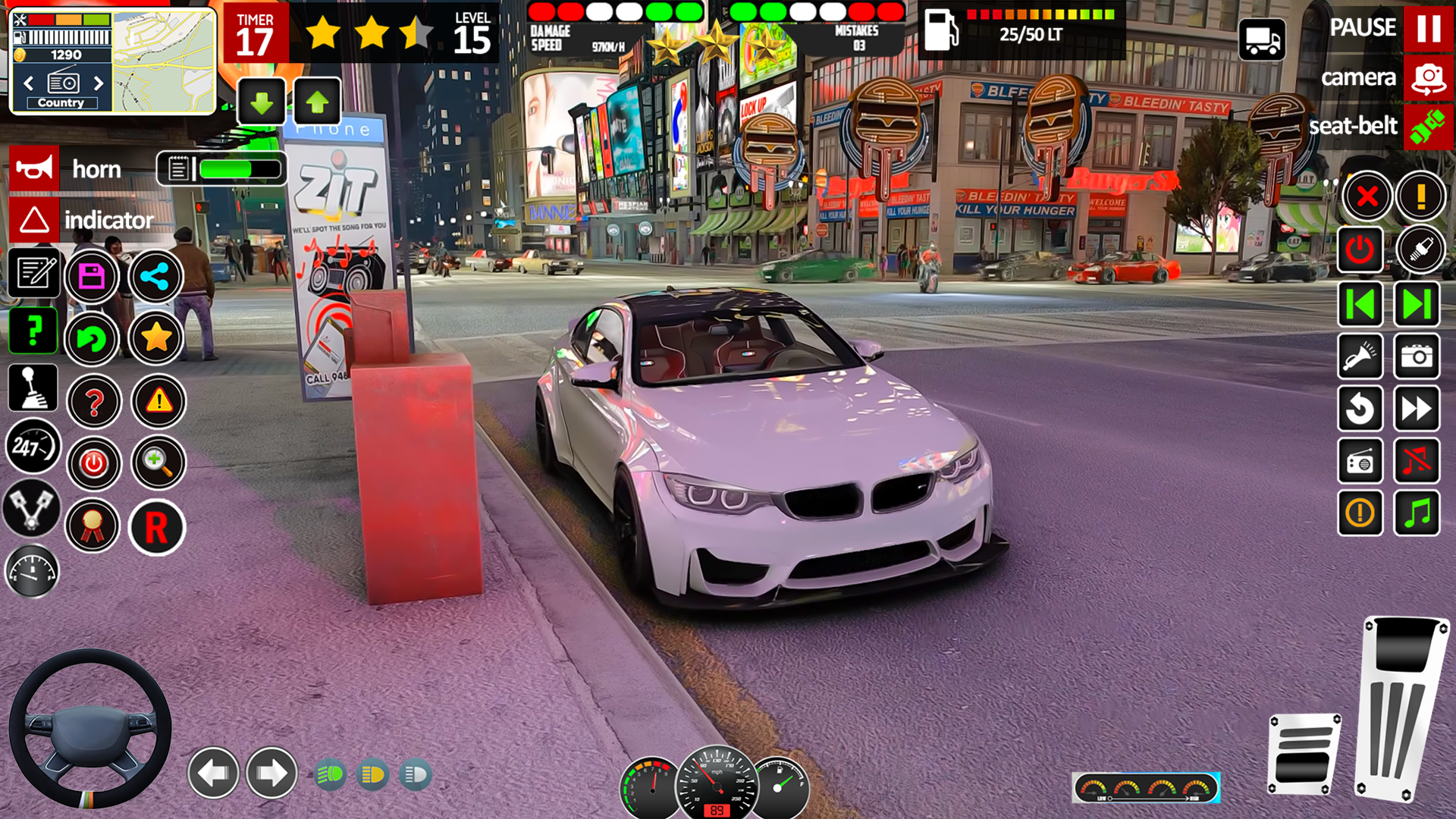
Task: Apply the brake pedal
Action: [x=1303, y=754]
